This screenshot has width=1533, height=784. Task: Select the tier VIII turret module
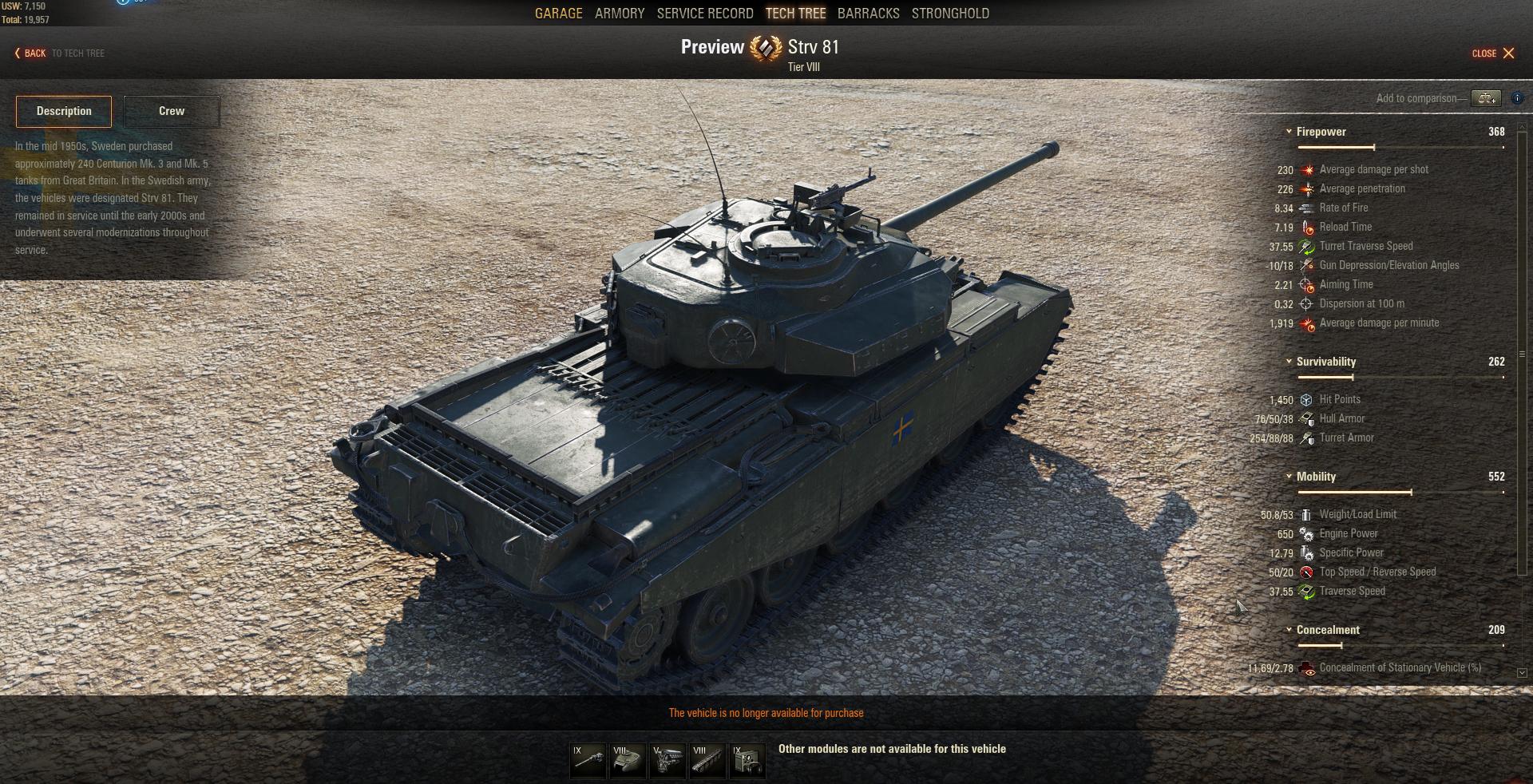tap(628, 761)
